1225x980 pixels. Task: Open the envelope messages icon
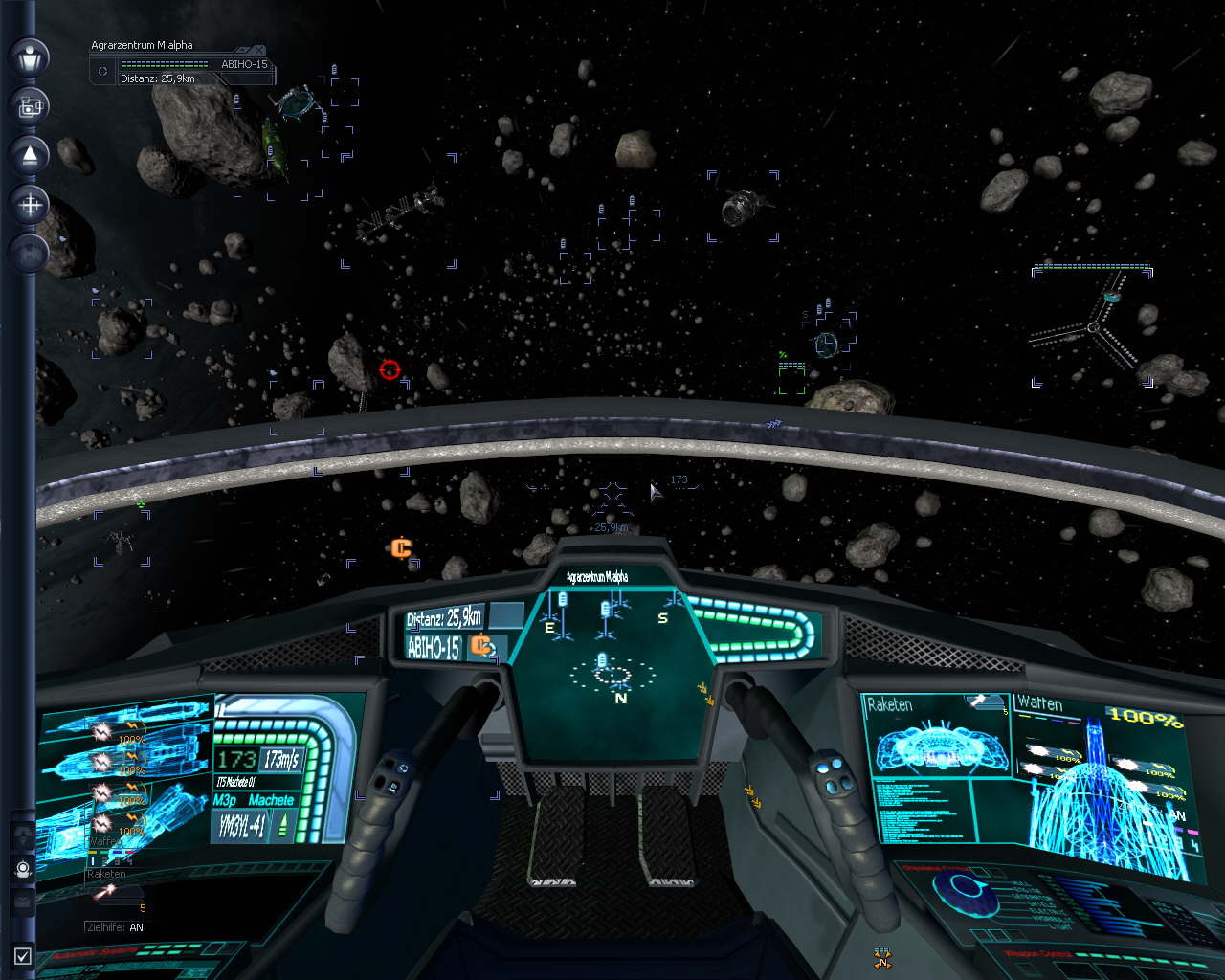[23, 902]
